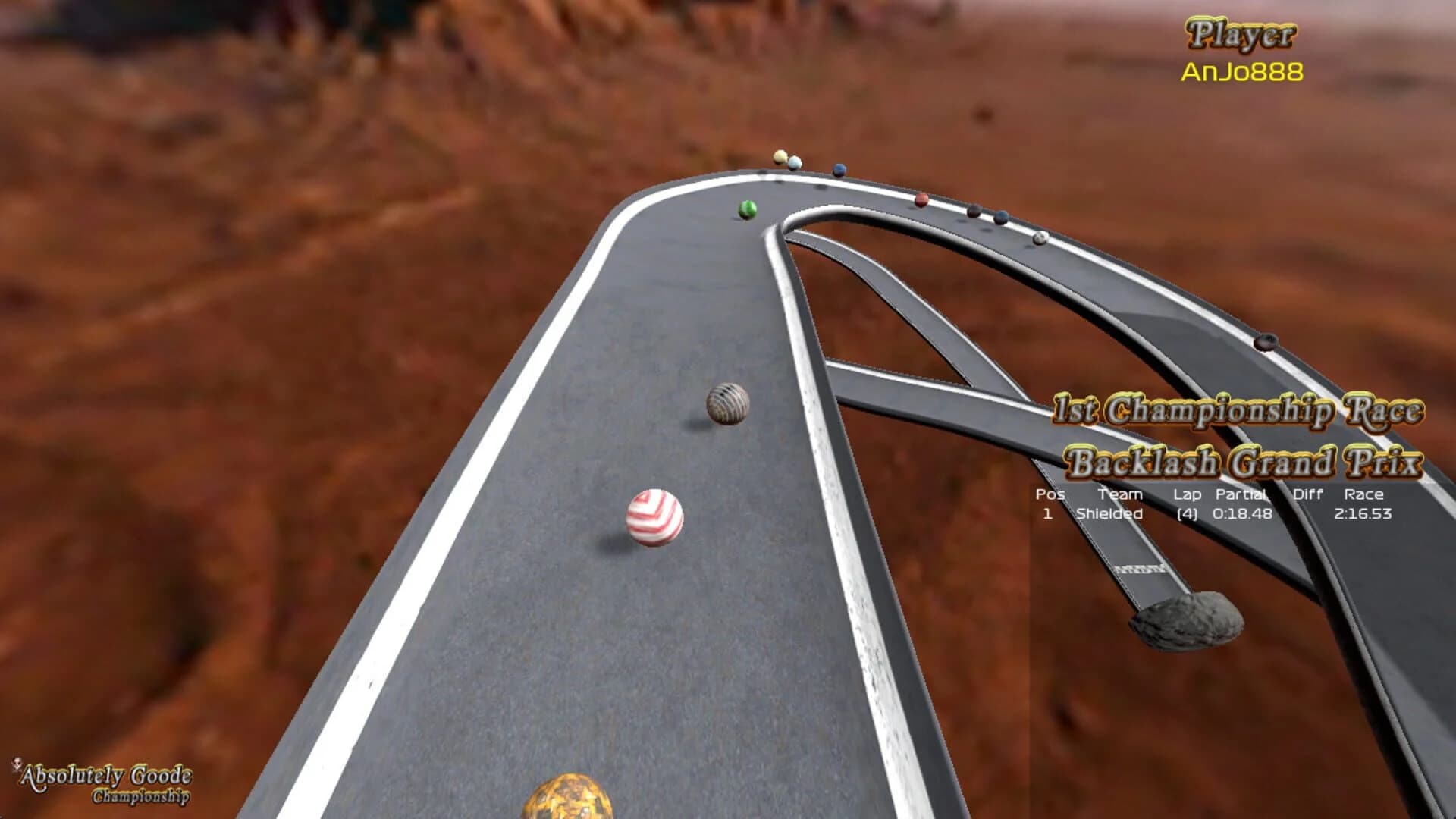The width and height of the screenshot is (1456, 819).
Task: Click the AnJo888 player name
Action: click(1244, 71)
